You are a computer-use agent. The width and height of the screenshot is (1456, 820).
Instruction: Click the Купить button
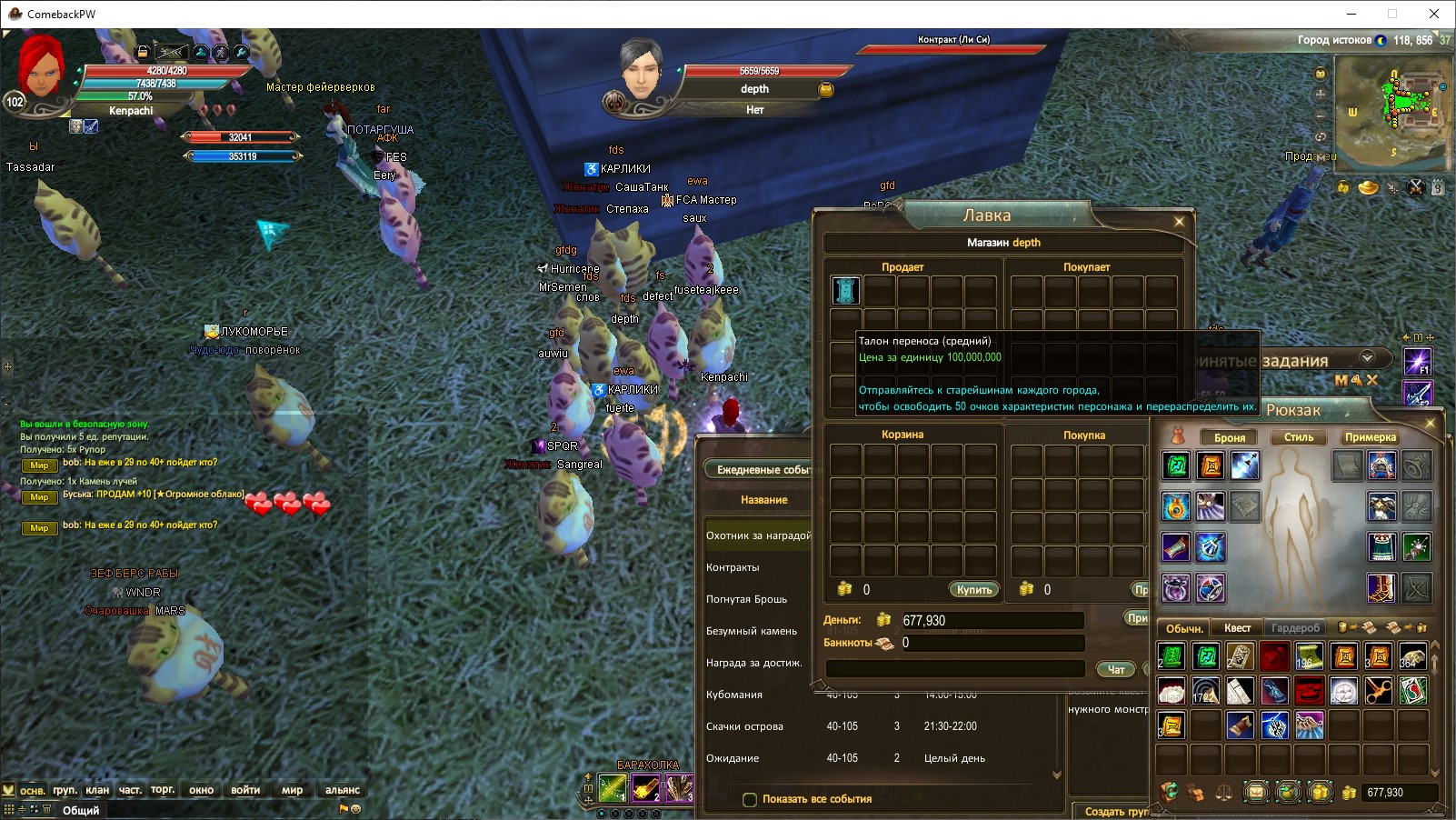tap(973, 590)
